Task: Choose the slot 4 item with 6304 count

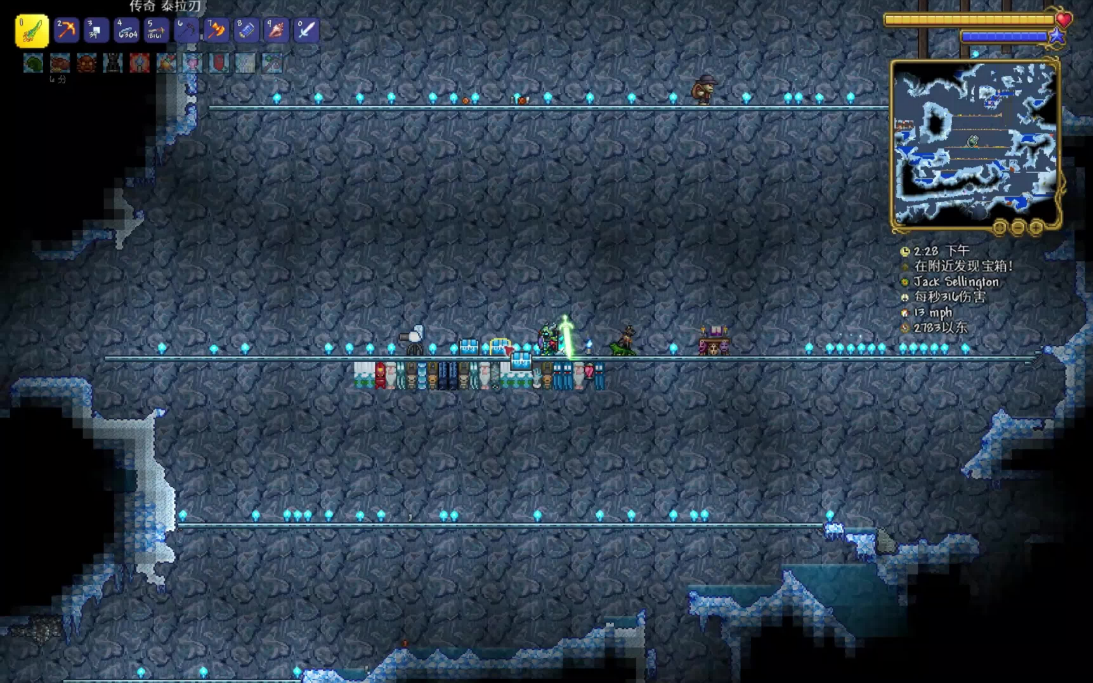Action: click(127, 30)
